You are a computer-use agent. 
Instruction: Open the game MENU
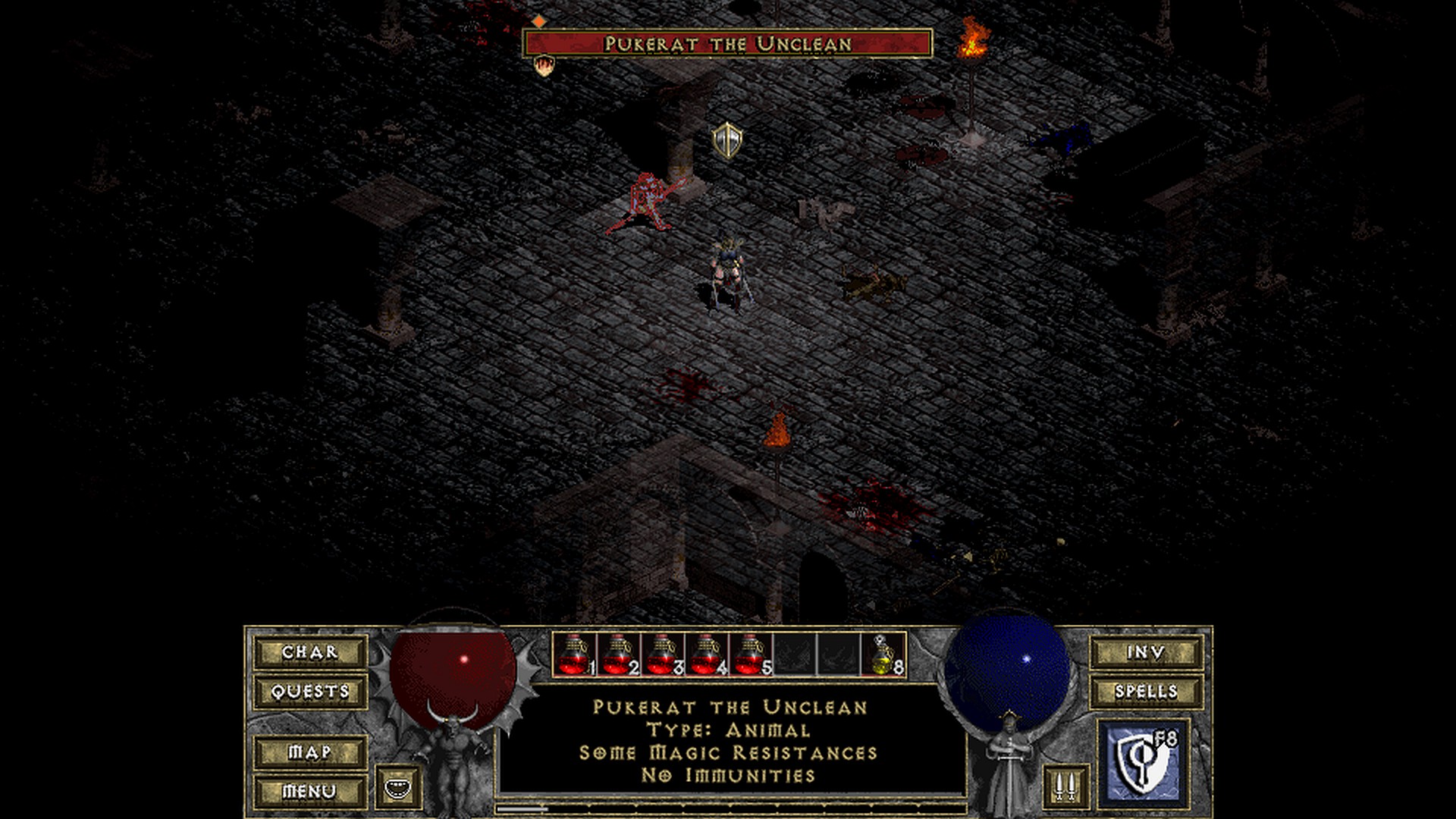310,792
